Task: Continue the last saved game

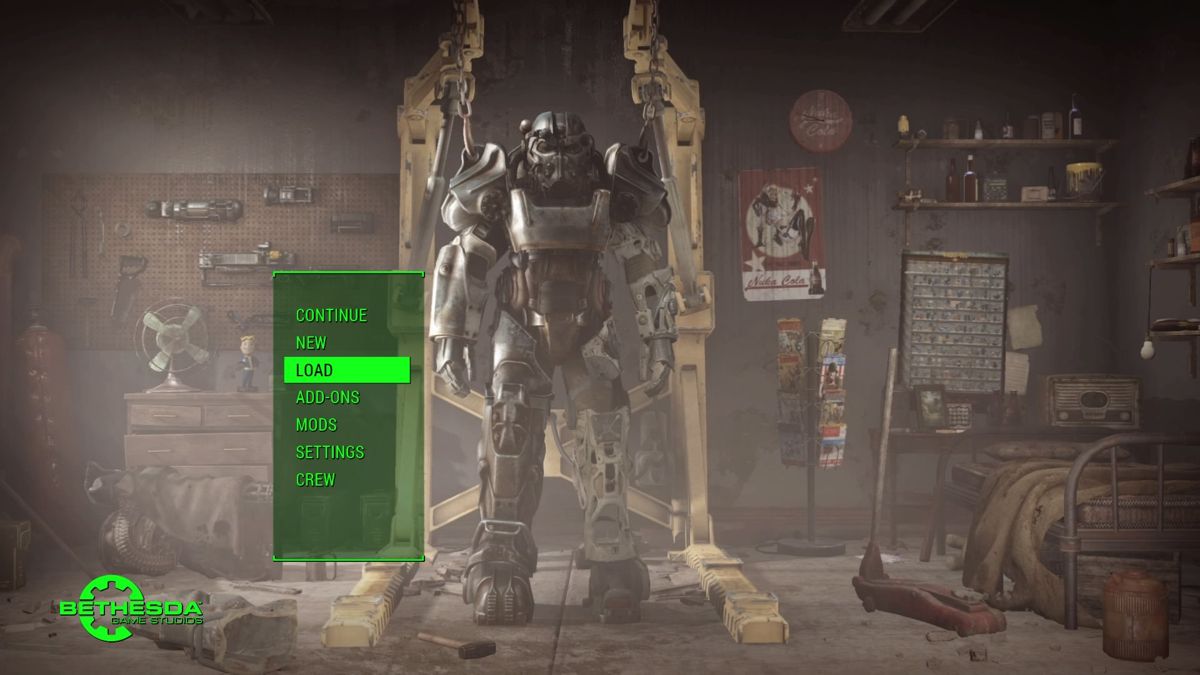Action: click(x=331, y=315)
